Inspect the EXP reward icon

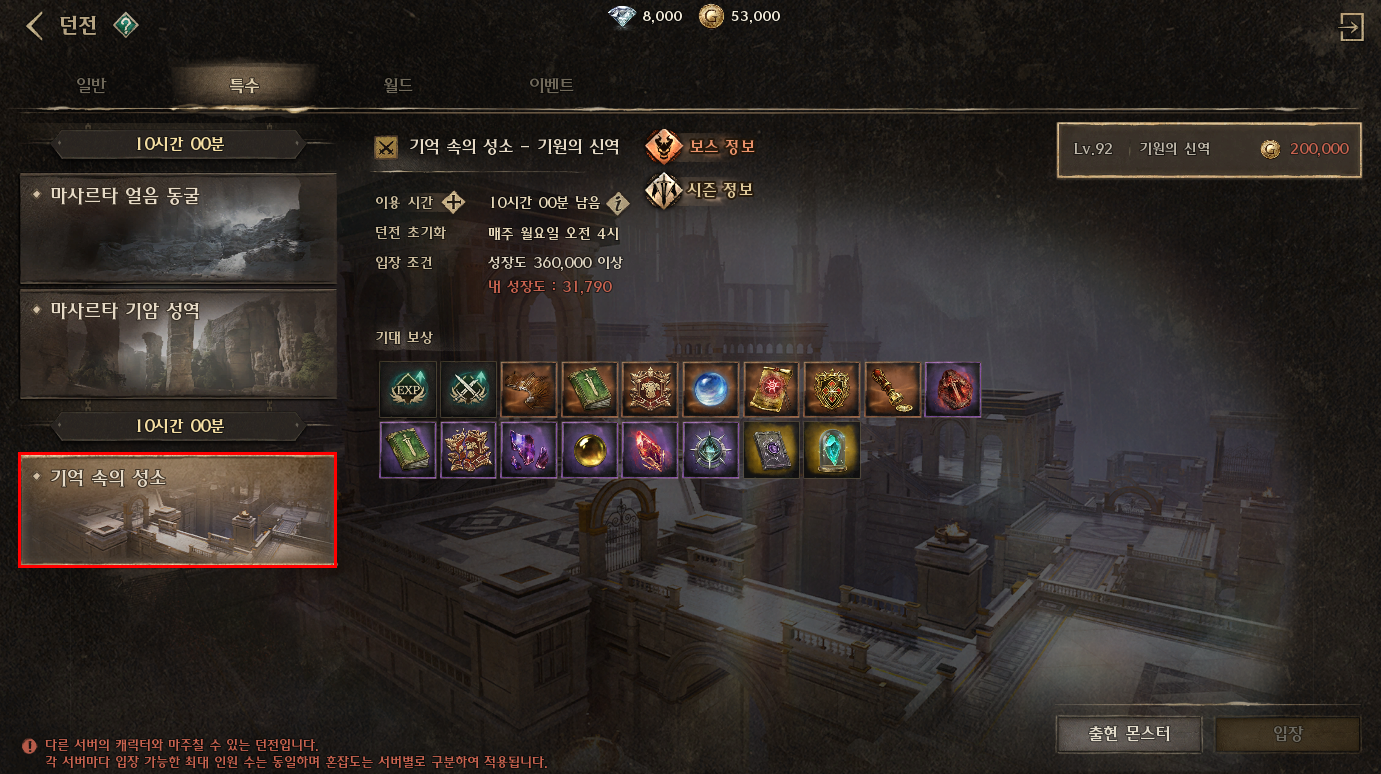408,389
